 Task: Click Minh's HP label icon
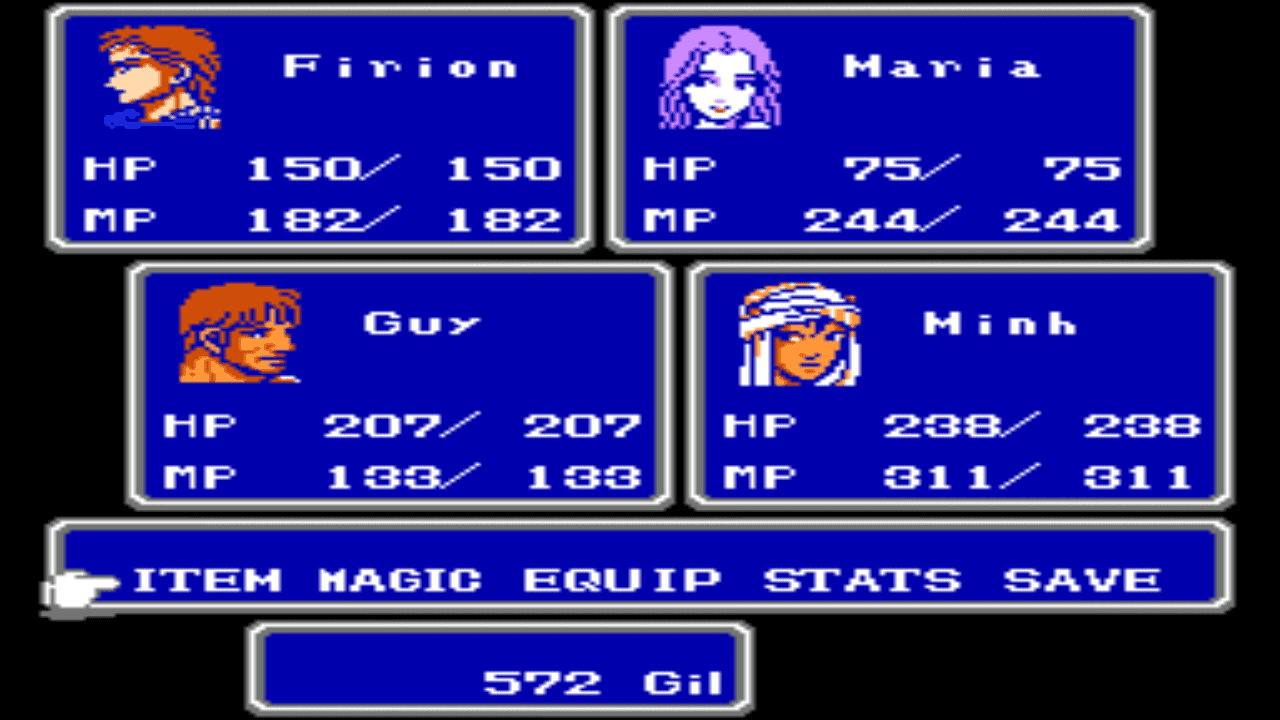pyautogui.click(x=758, y=424)
